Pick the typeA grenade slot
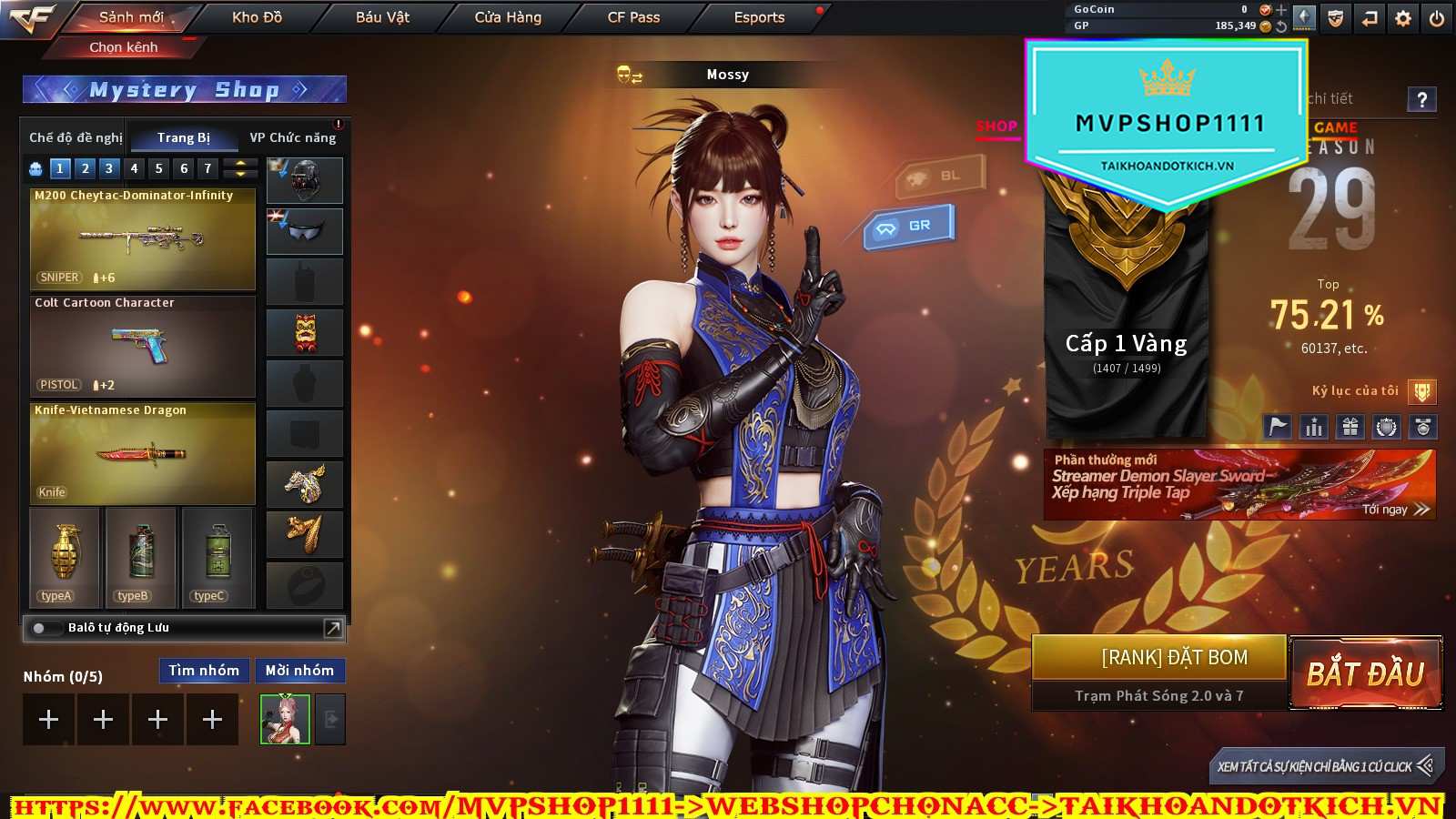 click(65, 557)
